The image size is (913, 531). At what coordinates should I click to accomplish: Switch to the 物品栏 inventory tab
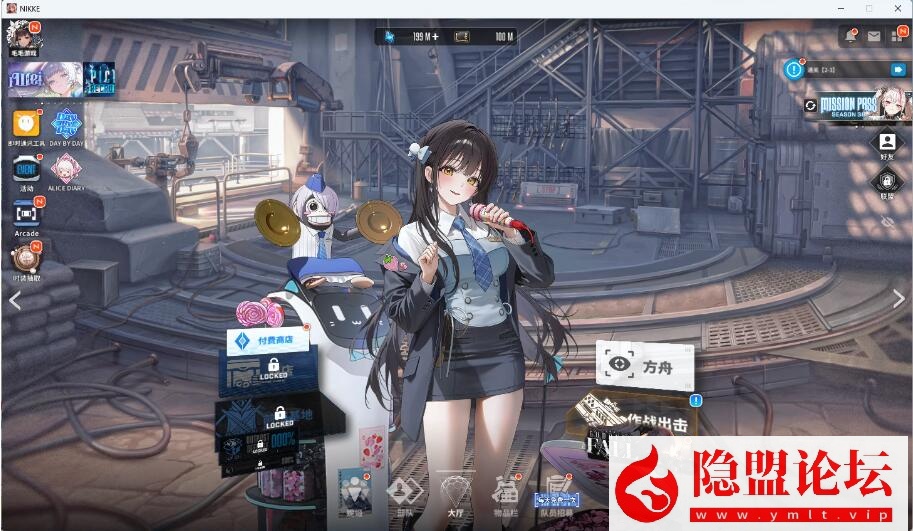point(504,493)
